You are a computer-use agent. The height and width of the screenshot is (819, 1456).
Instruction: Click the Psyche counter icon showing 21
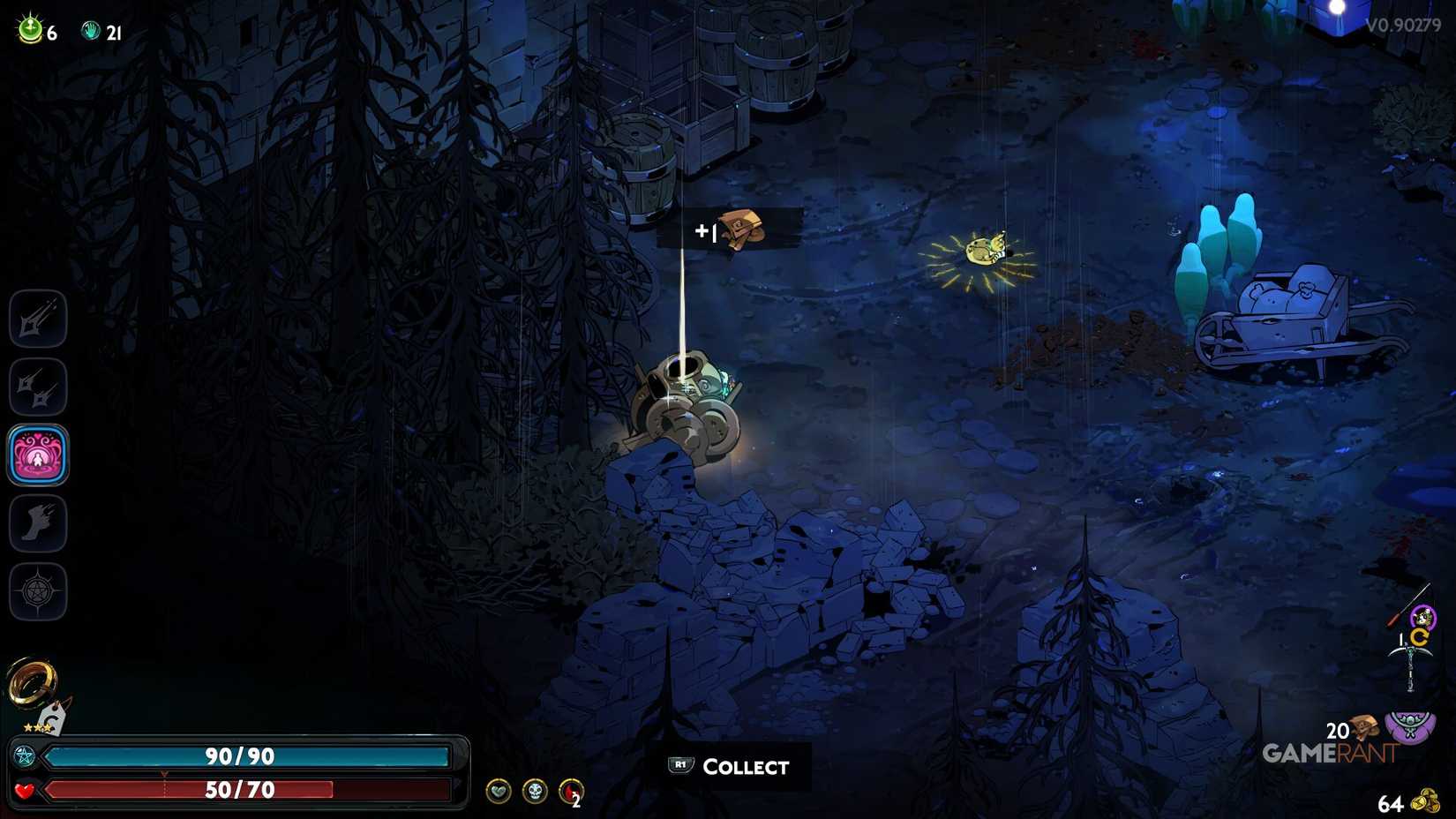tap(88, 31)
